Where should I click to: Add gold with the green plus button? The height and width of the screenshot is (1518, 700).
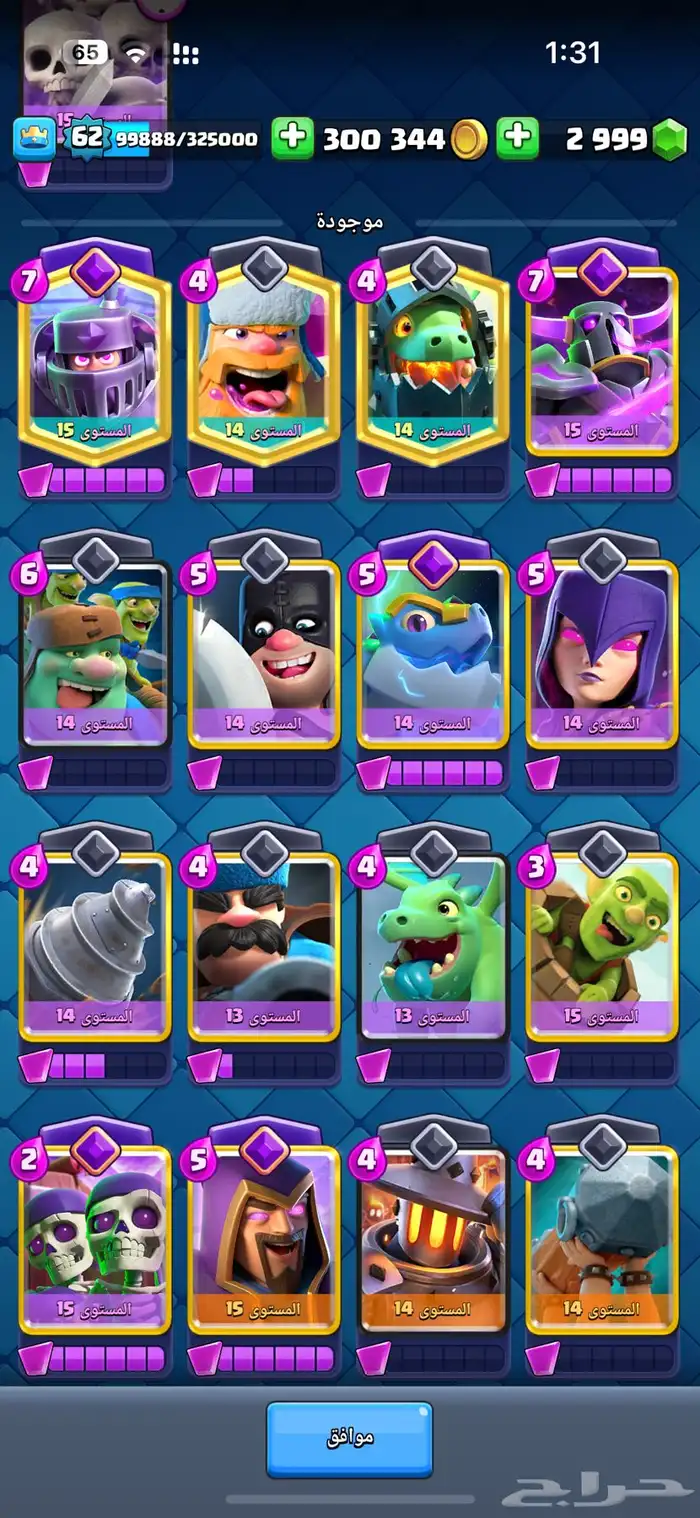[293, 138]
